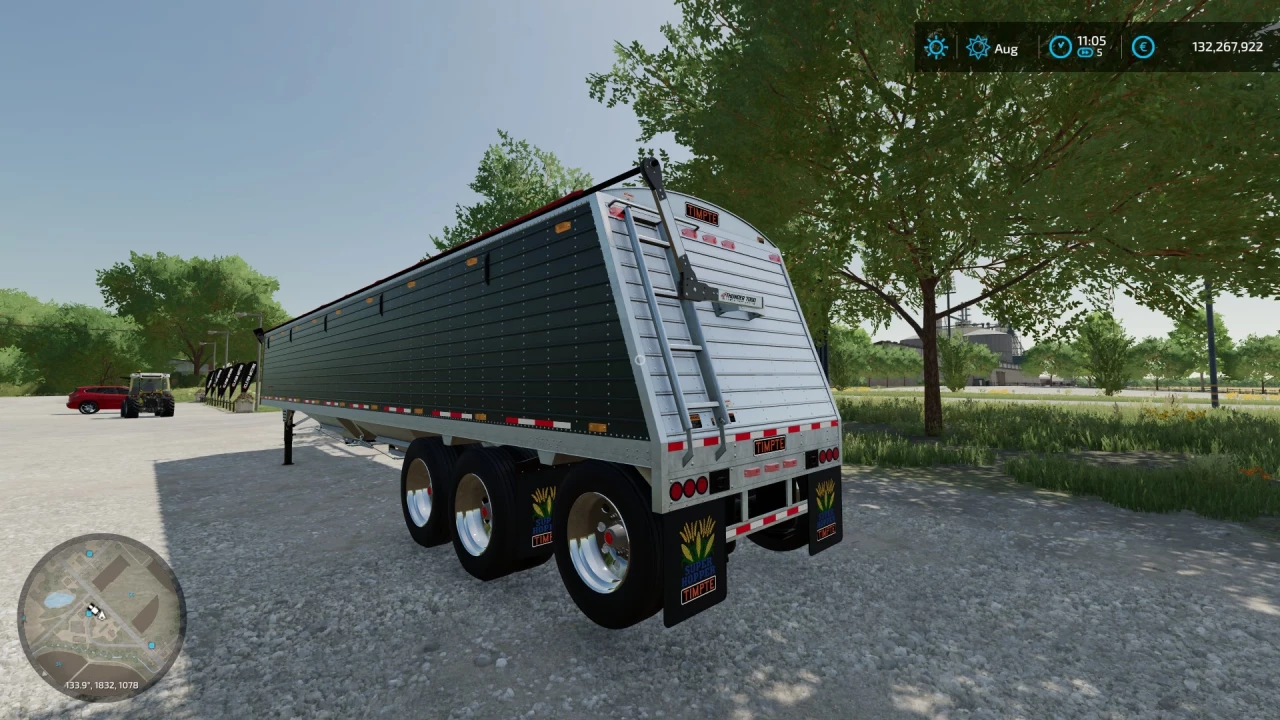Click the blue marker at the minimap top

(x=89, y=554)
